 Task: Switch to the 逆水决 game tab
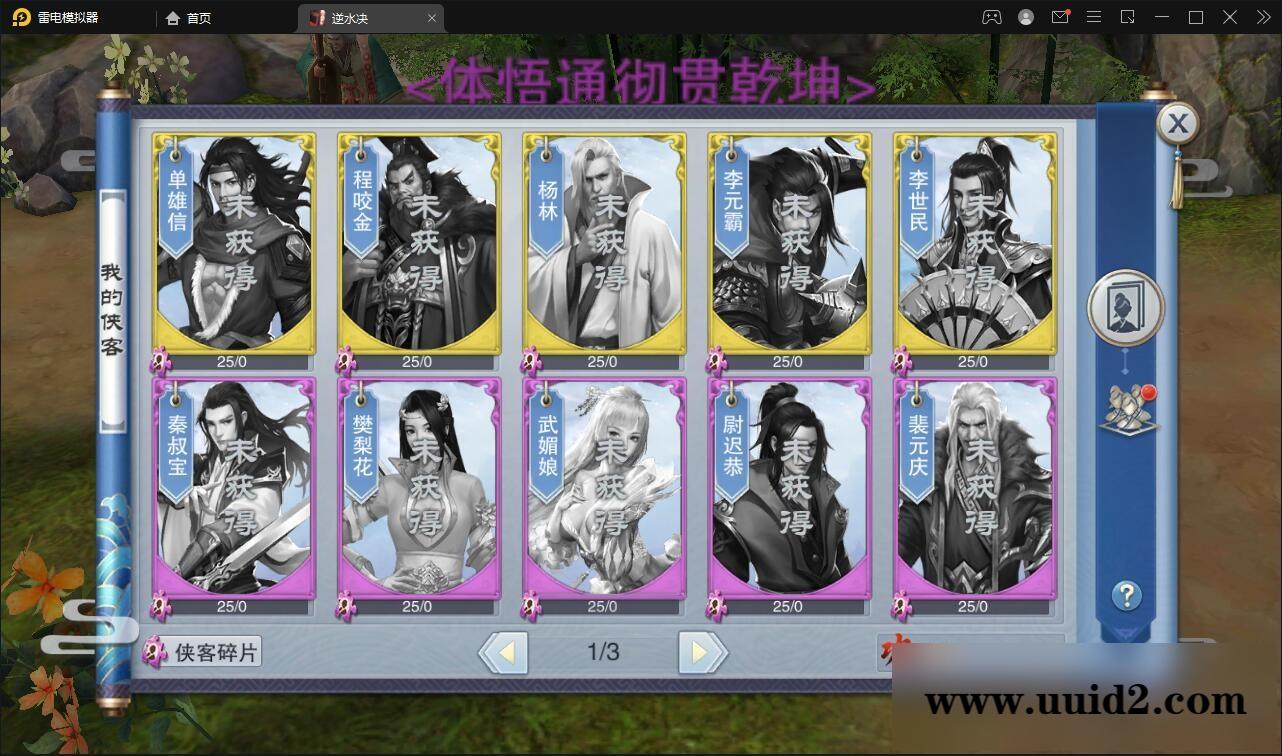(x=350, y=17)
